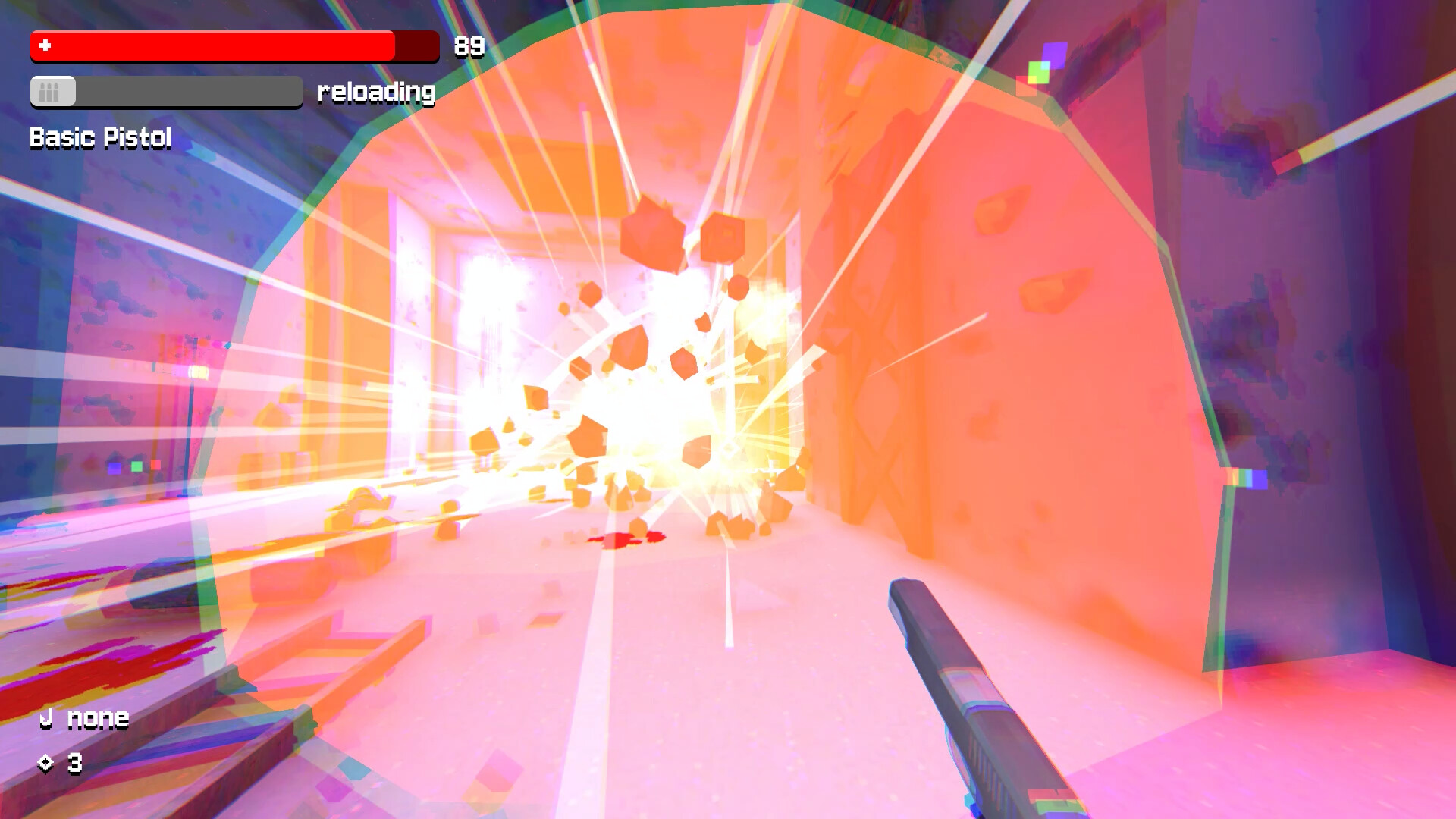Screen dimensions: 1456x819
Task: Click the health cross icon on the red bar
Action: (44, 46)
